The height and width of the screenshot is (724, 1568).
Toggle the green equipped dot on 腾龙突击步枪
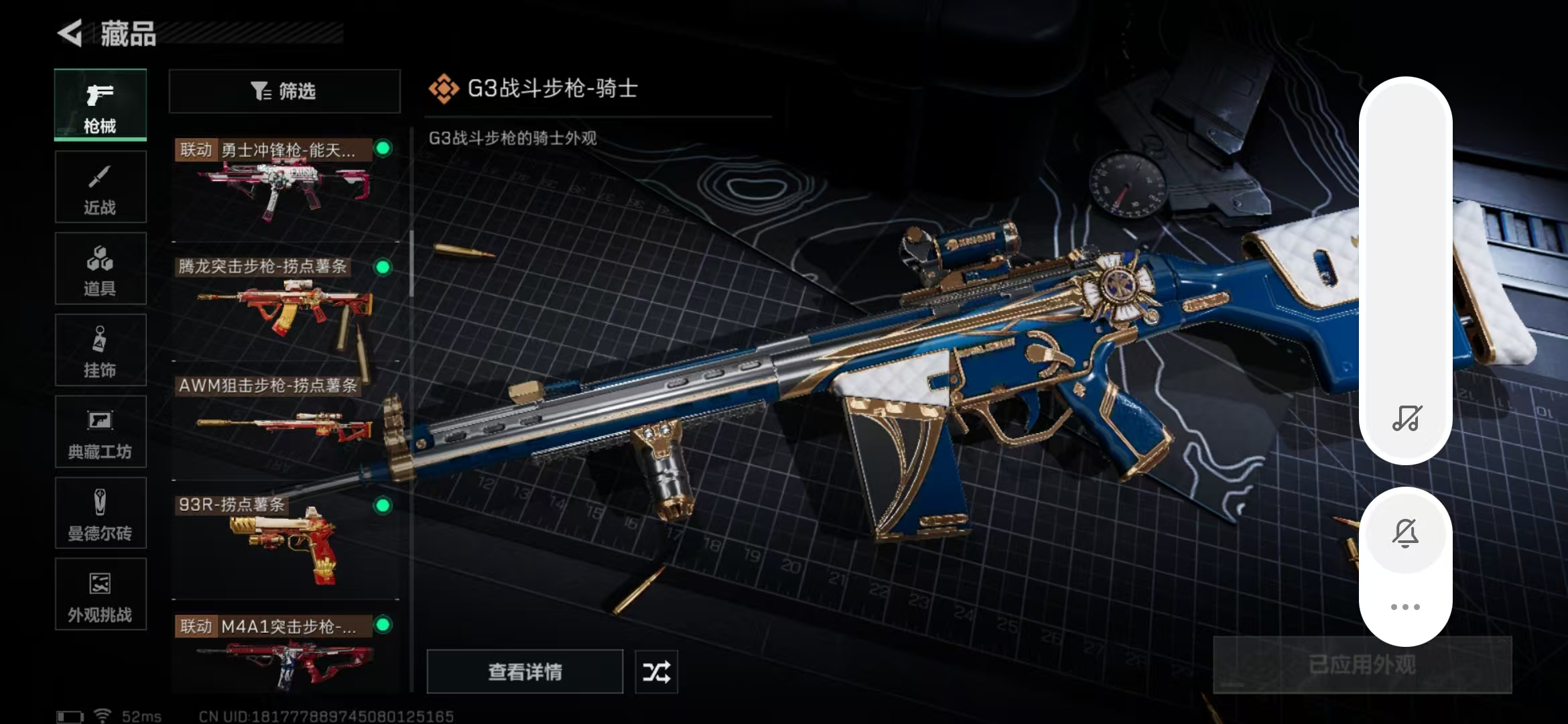pos(383,267)
